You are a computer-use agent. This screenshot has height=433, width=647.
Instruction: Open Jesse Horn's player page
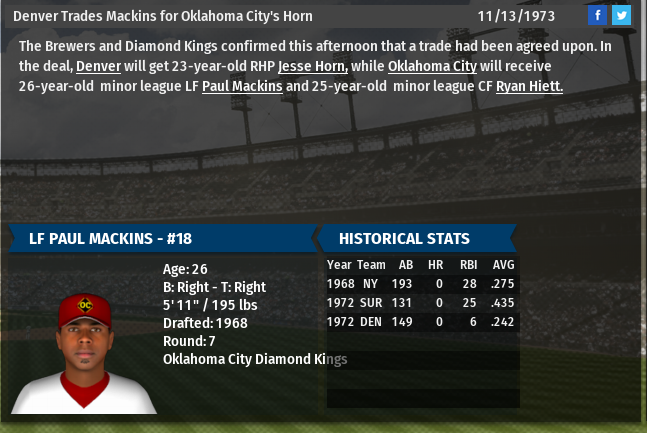coord(312,66)
